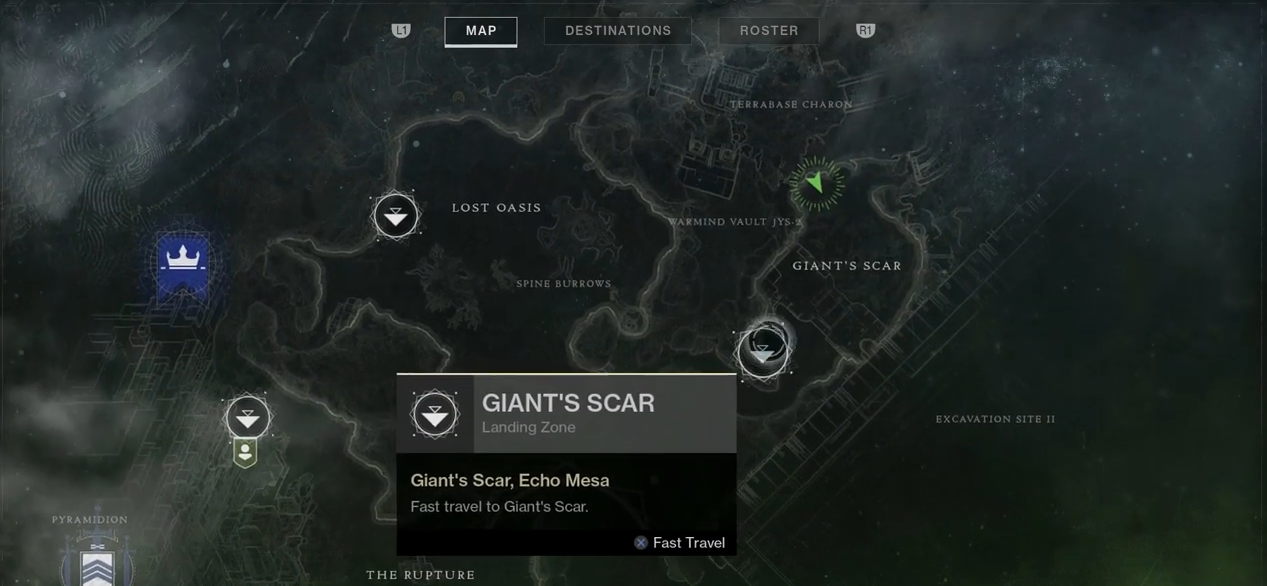Launch the Pyramidion strike emblem
The image size is (1267, 586).
coord(97,561)
